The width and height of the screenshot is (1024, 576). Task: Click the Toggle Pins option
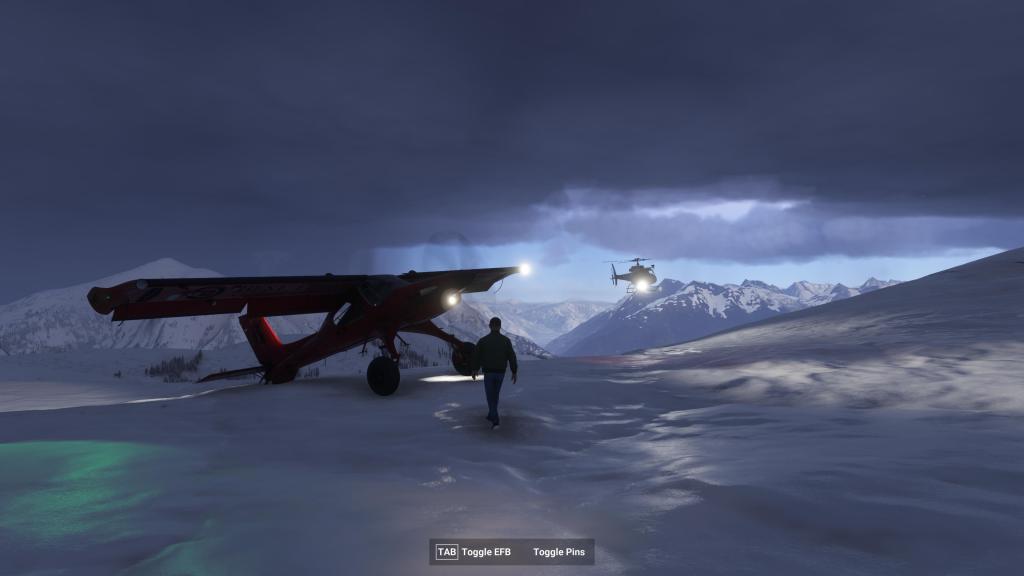(x=560, y=552)
